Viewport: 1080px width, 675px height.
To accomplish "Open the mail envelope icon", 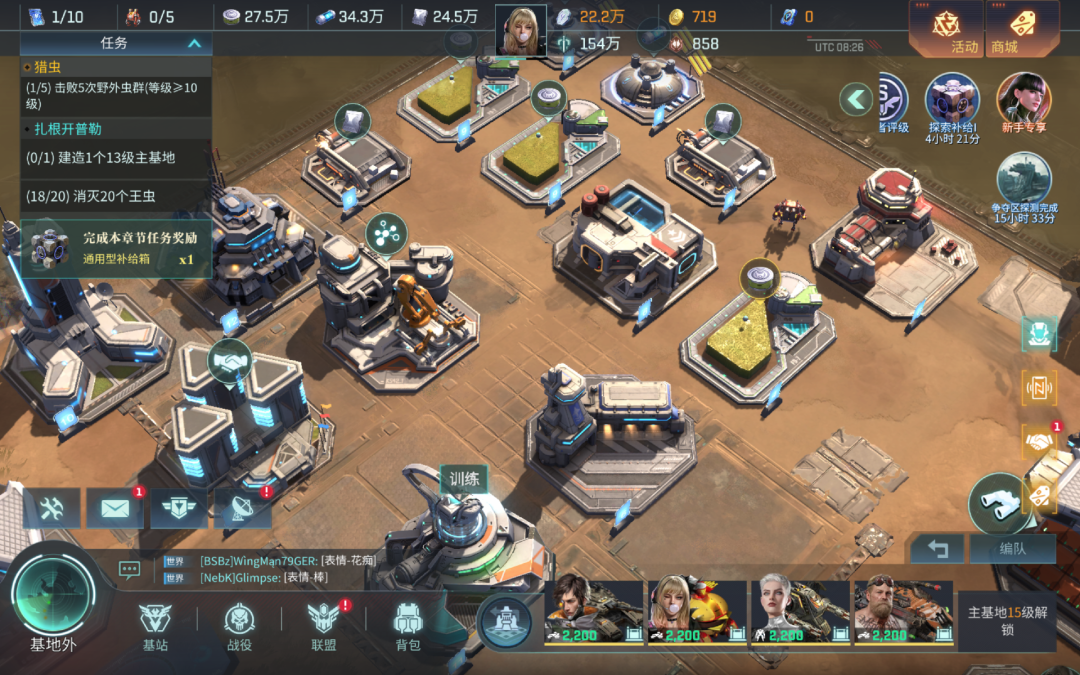I will pos(115,509).
